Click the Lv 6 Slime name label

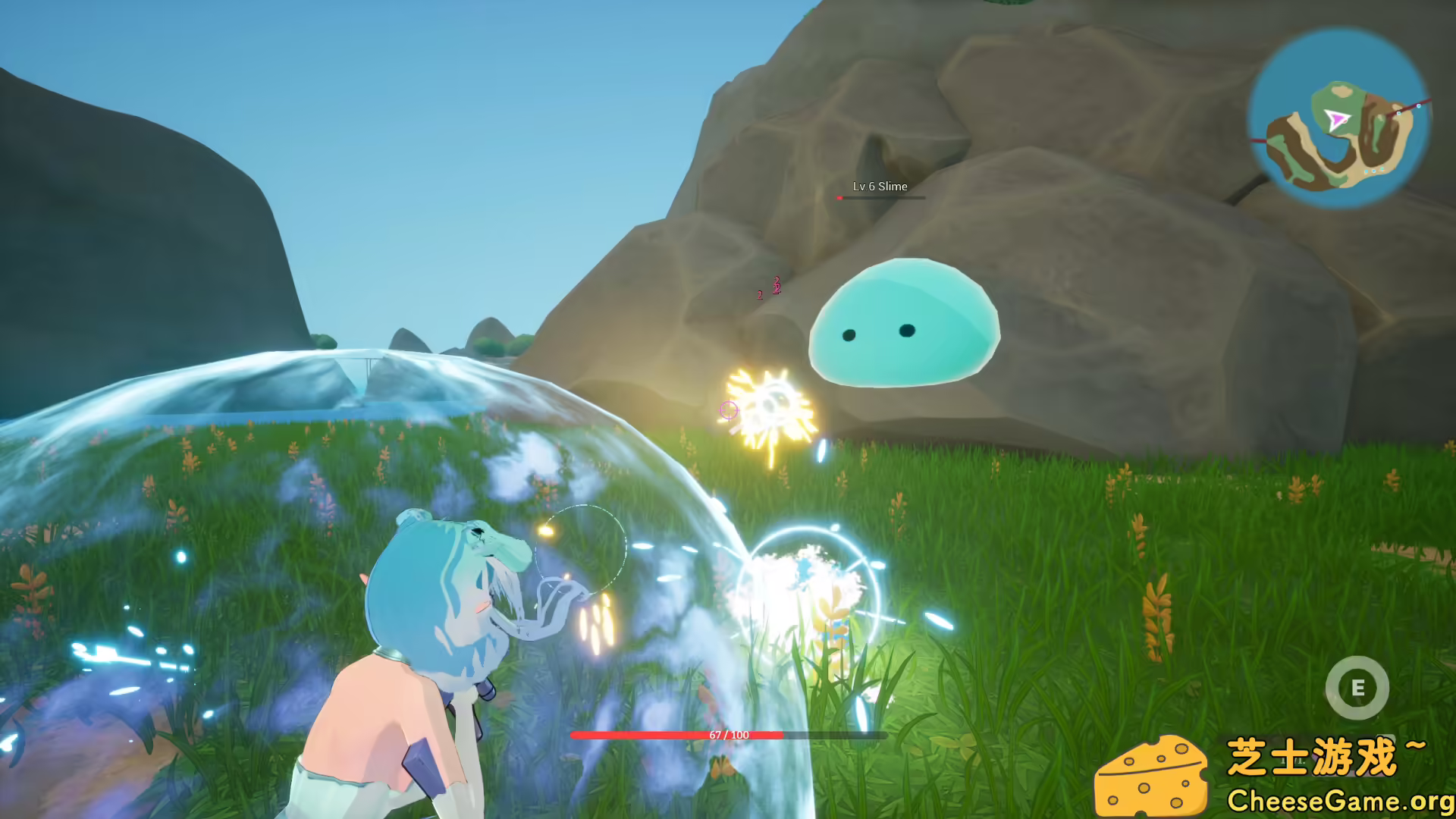click(880, 187)
